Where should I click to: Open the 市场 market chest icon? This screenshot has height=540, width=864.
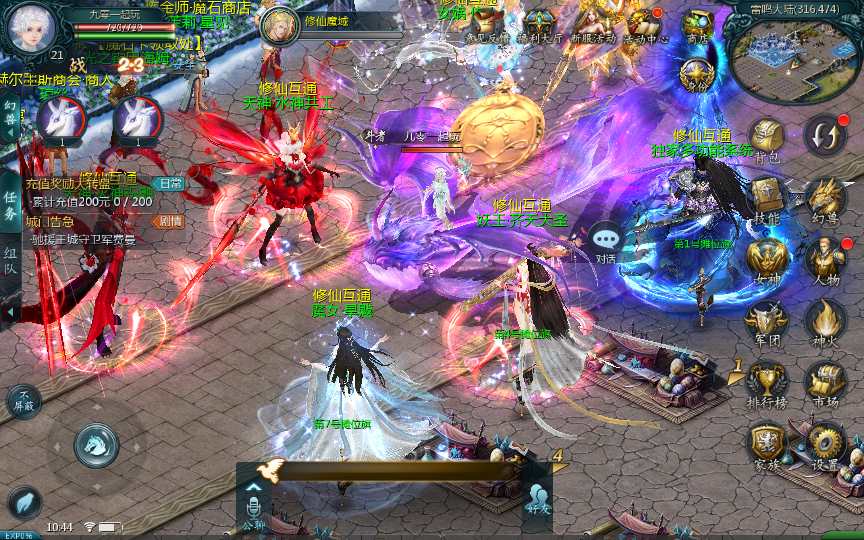pos(826,381)
